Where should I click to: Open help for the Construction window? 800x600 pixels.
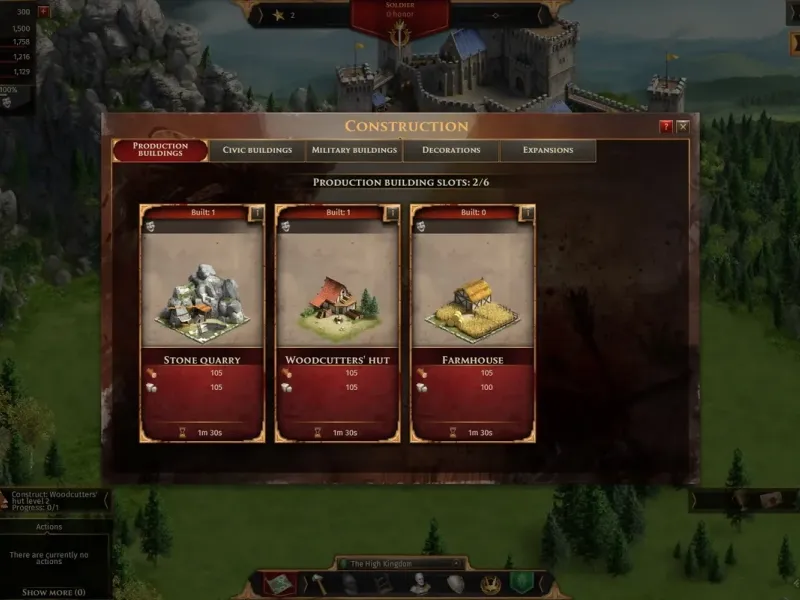pos(666,127)
